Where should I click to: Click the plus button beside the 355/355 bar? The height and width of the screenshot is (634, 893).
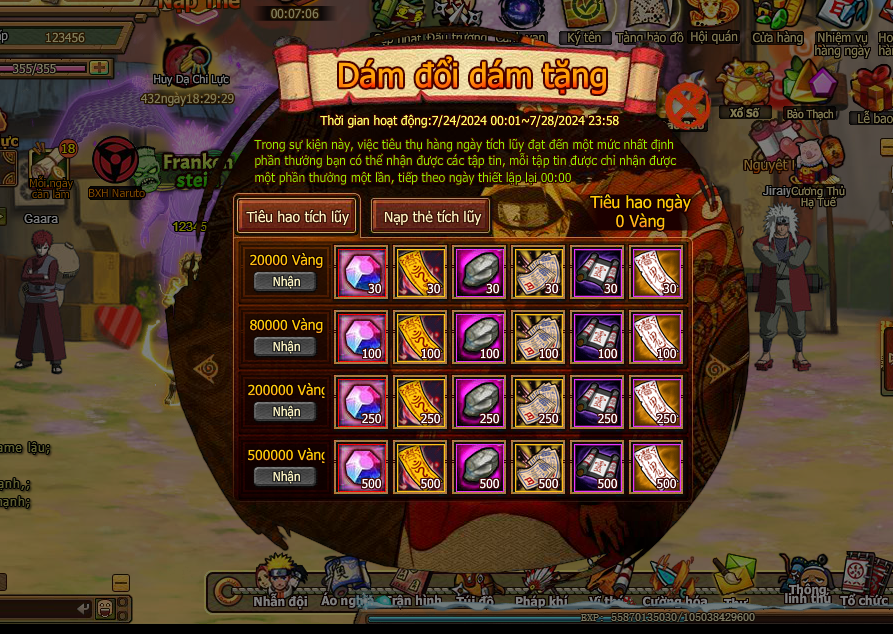98,68
